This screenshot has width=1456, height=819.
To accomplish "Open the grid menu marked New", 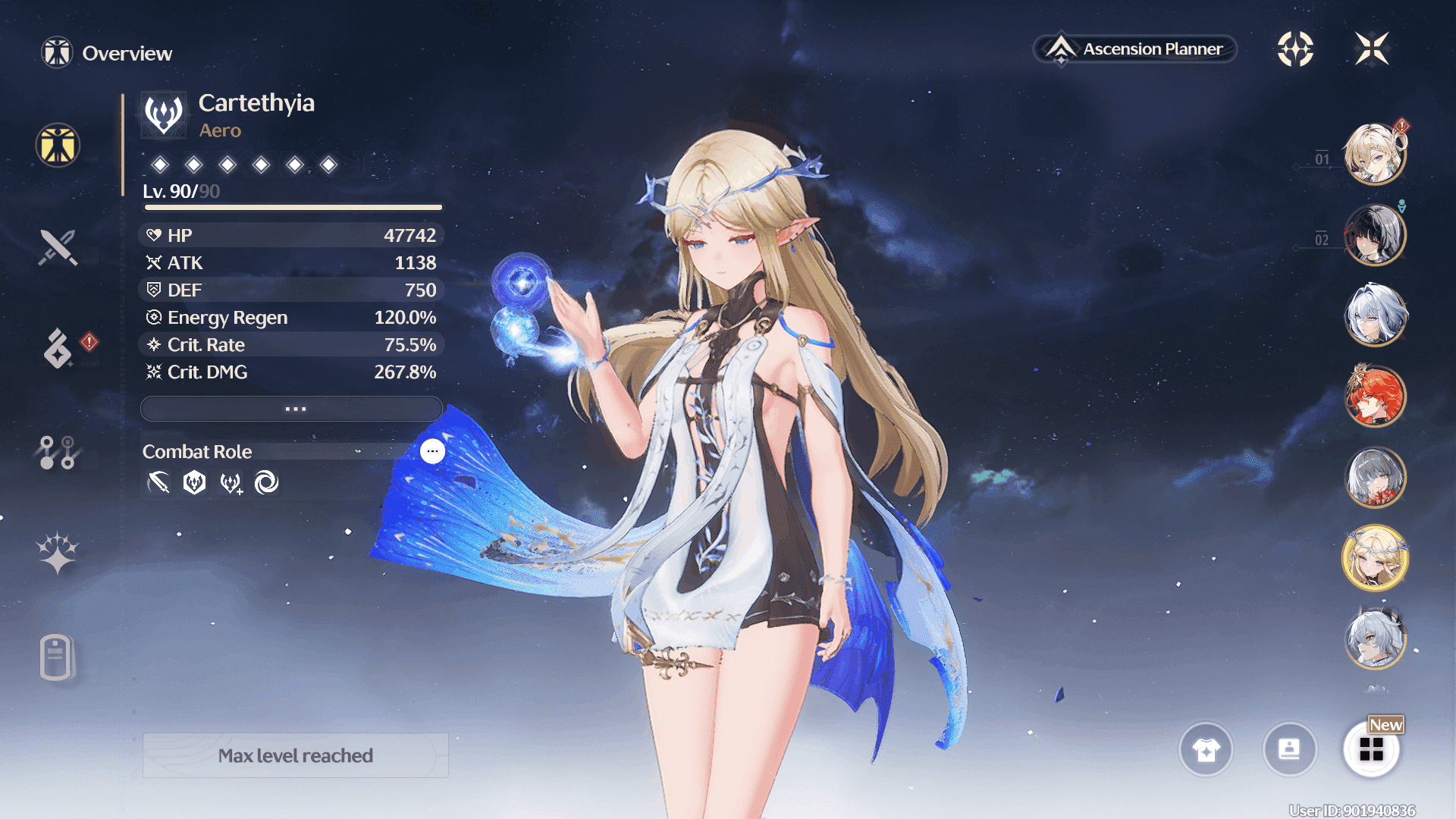I will tap(1371, 749).
